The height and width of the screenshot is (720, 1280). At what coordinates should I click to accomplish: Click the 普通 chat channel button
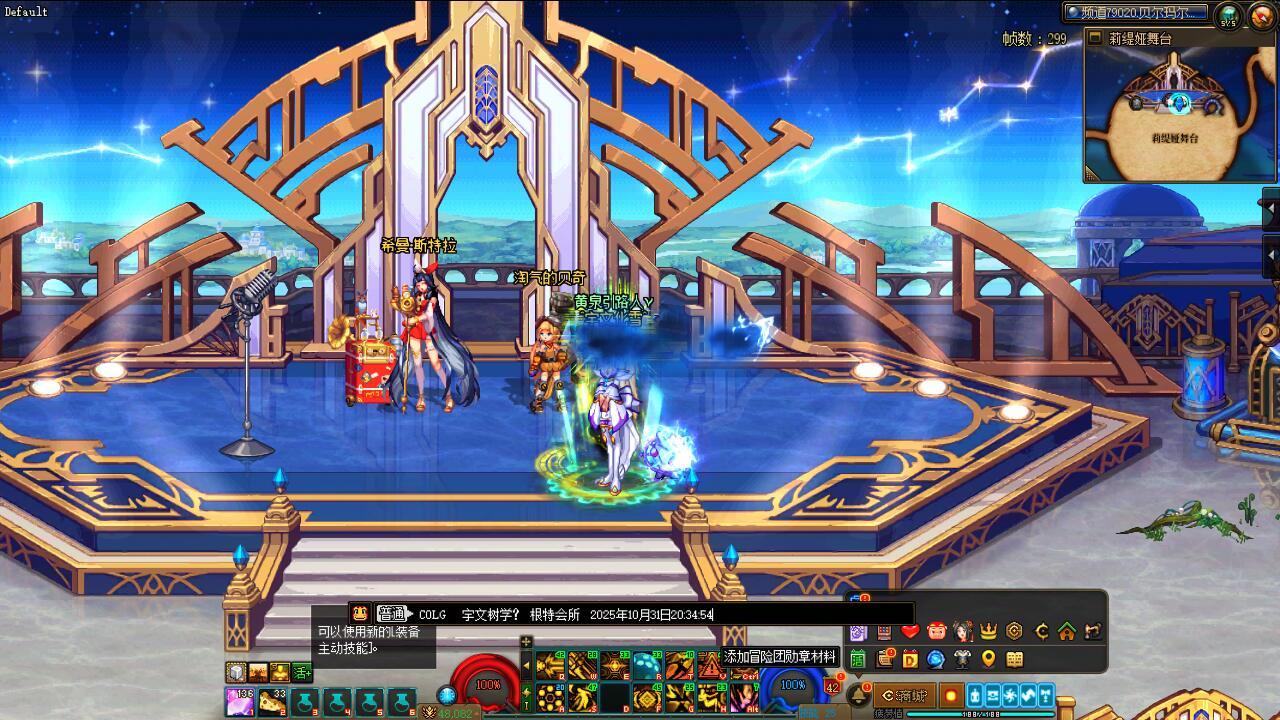click(x=392, y=614)
